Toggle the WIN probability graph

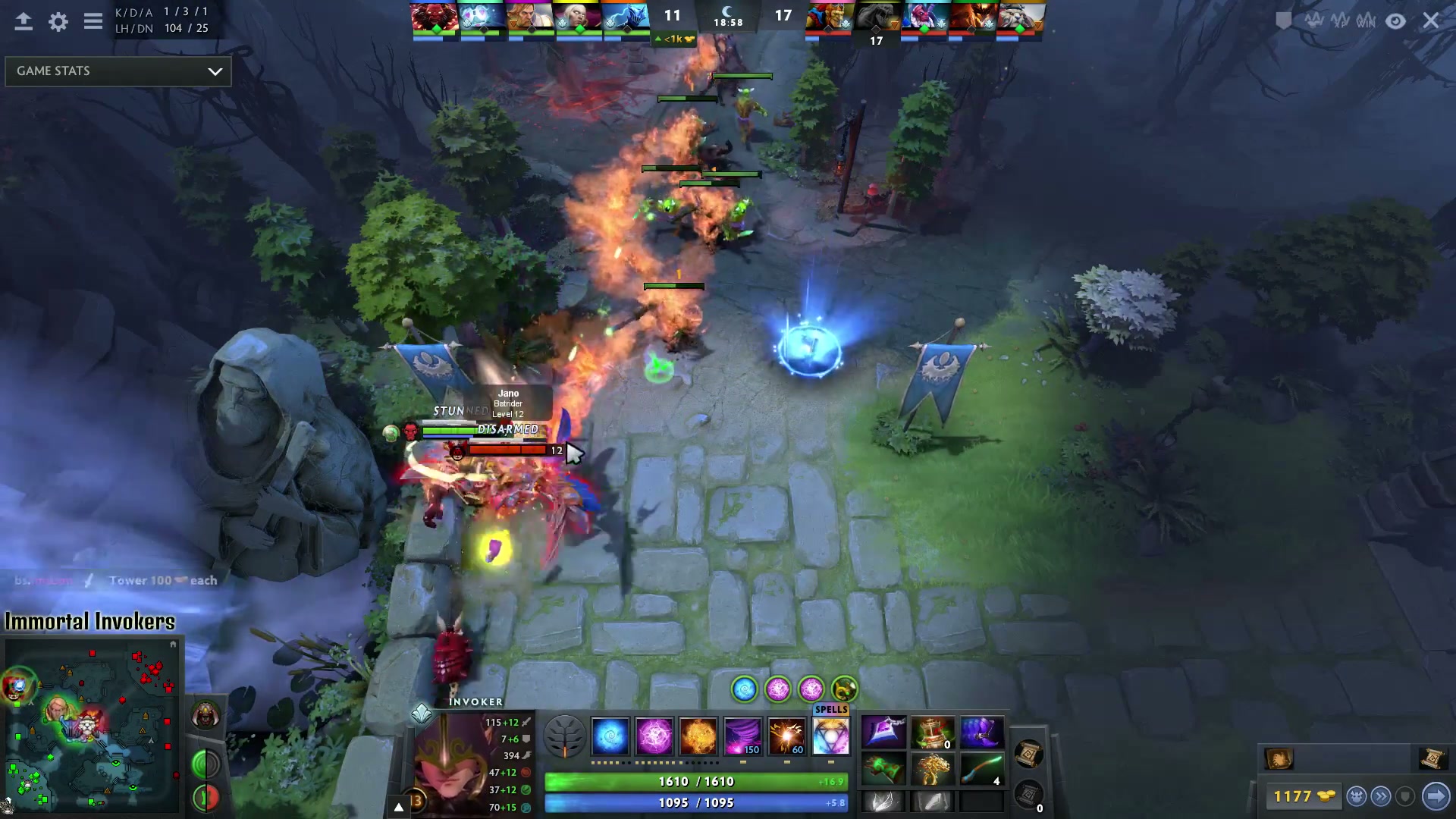(1366, 20)
